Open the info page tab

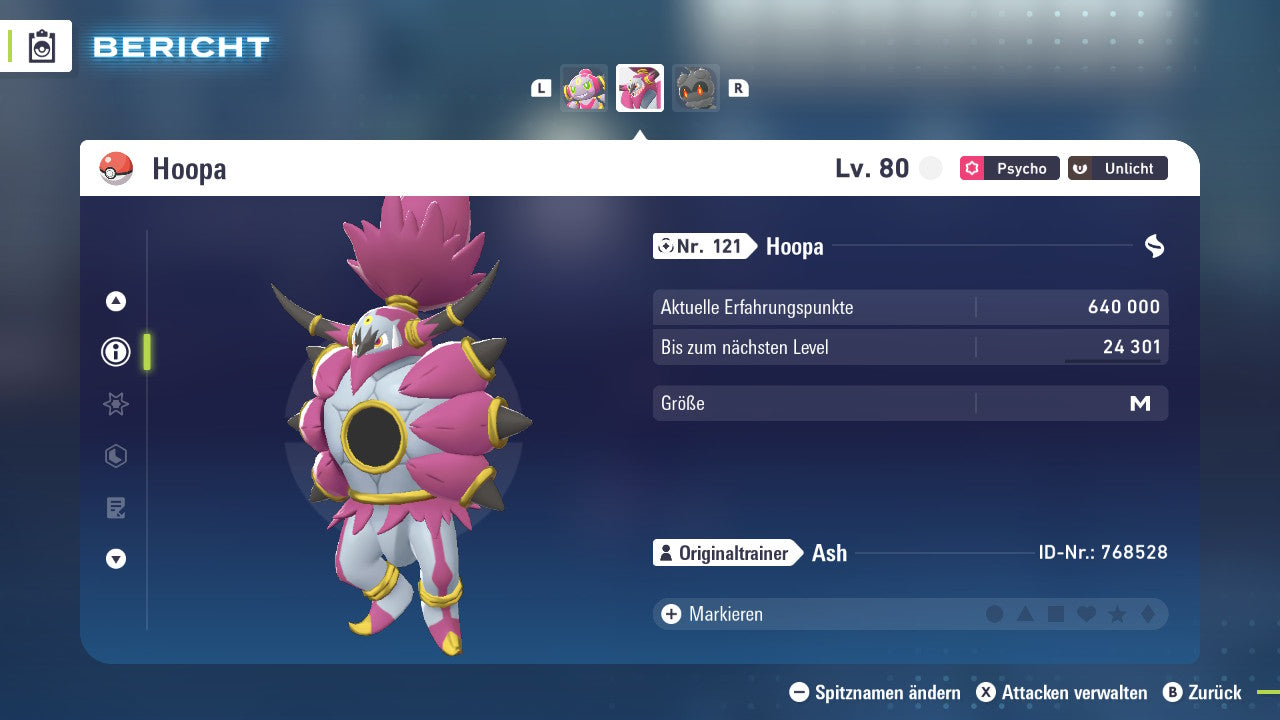116,352
